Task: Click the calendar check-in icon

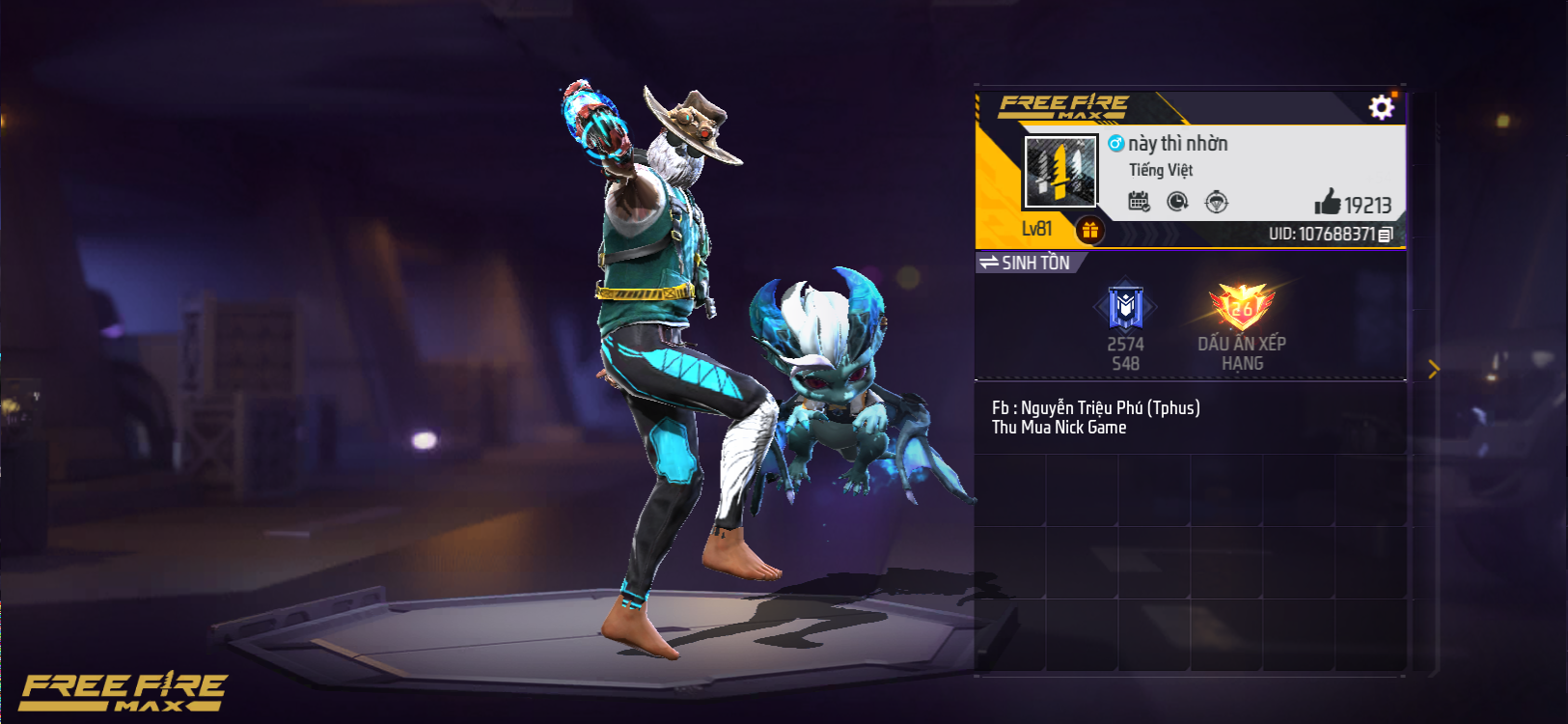Action: (1141, 202)
